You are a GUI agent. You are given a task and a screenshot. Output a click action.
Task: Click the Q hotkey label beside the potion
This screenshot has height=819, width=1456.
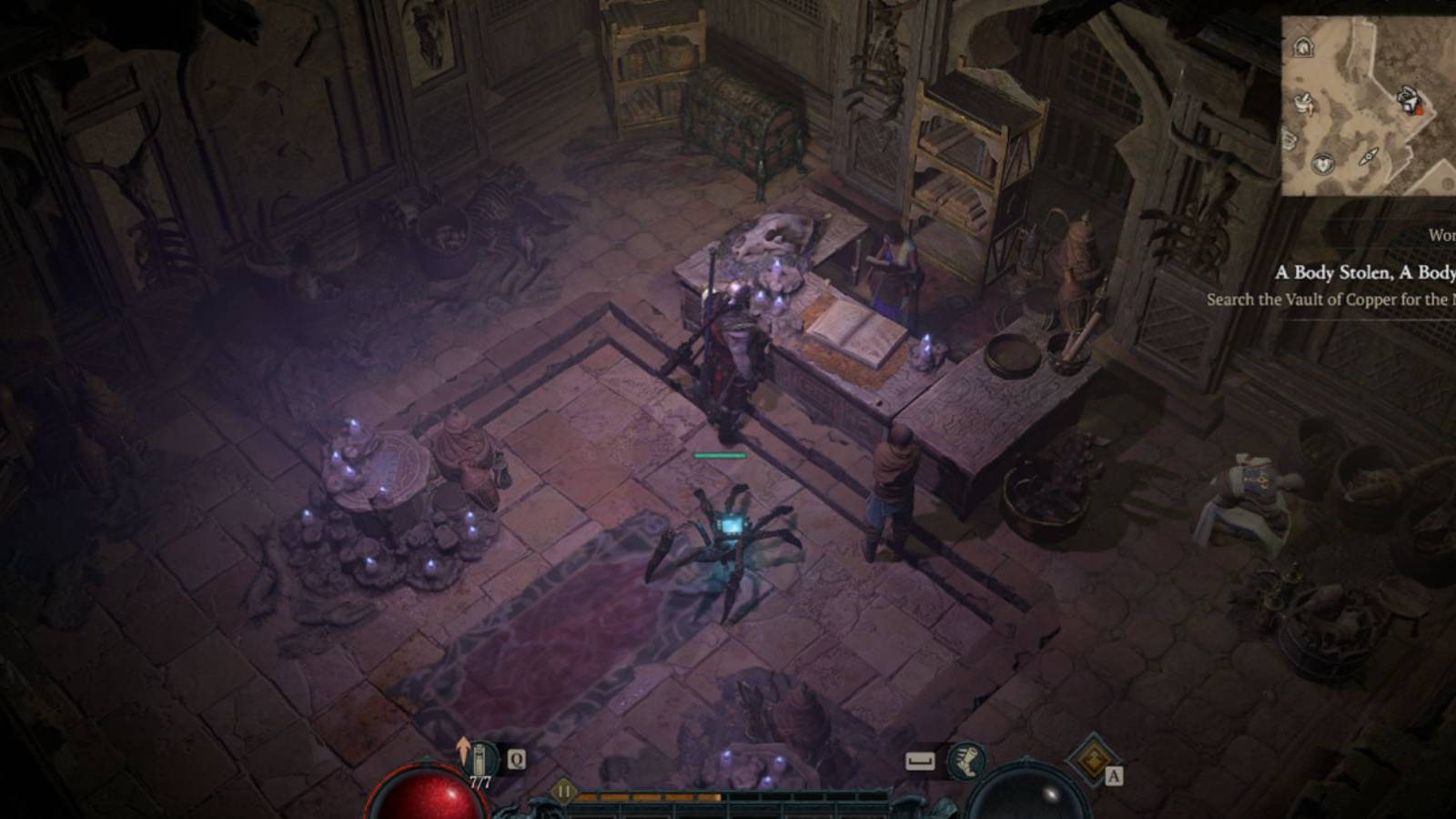pos(516,758)
